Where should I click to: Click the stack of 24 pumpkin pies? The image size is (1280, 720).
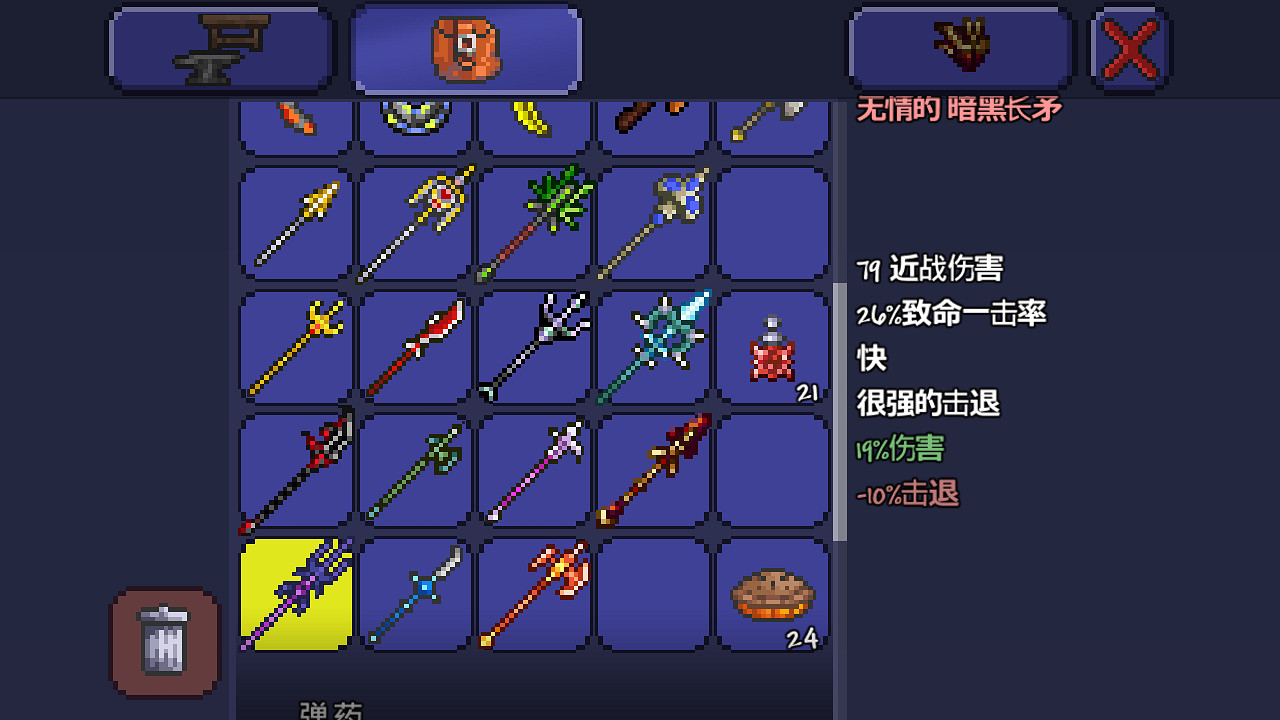[x=772, y=595]
